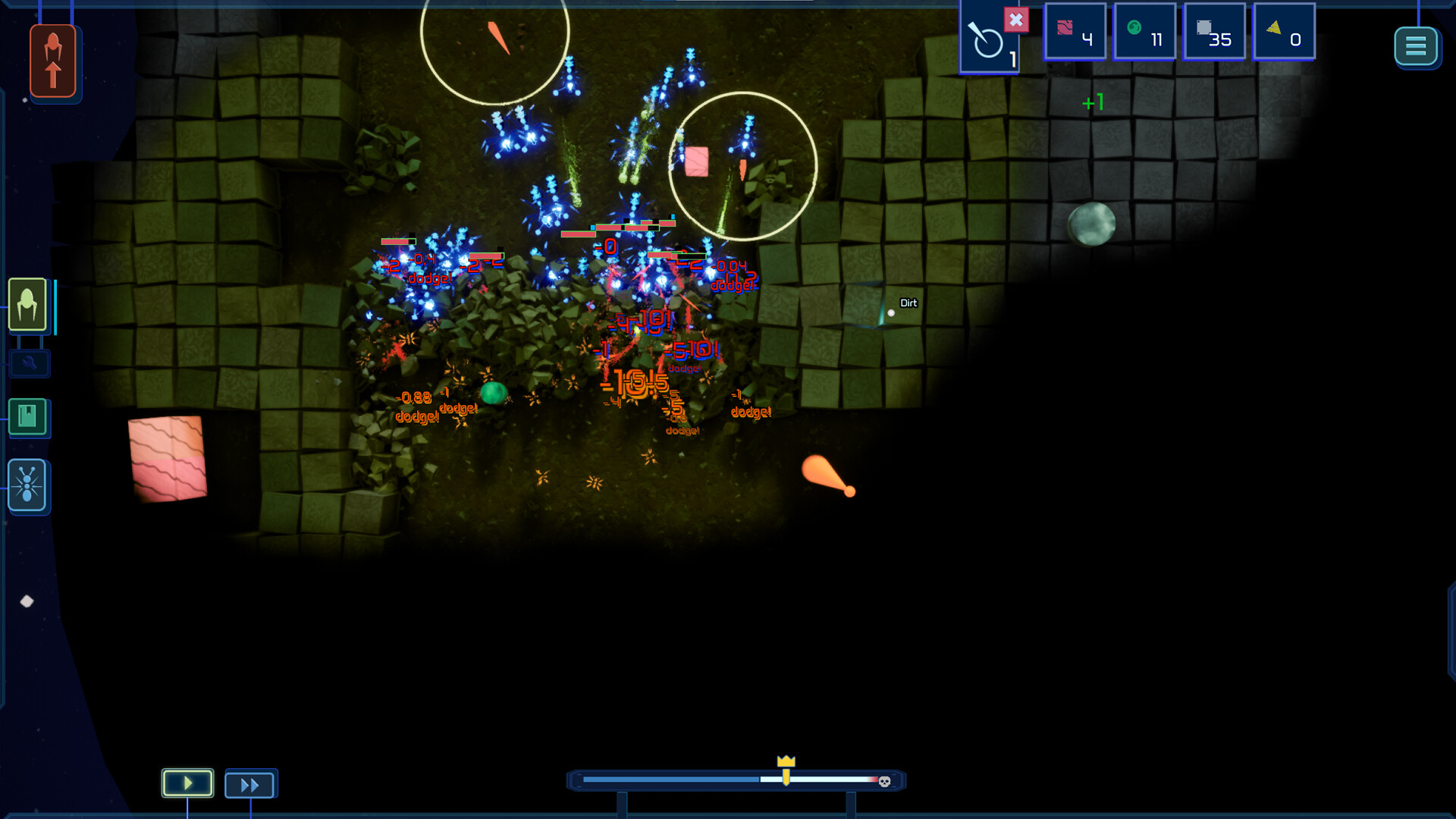
Task: Click the green orb pickup on the battlefield
Action: point(494,391)
